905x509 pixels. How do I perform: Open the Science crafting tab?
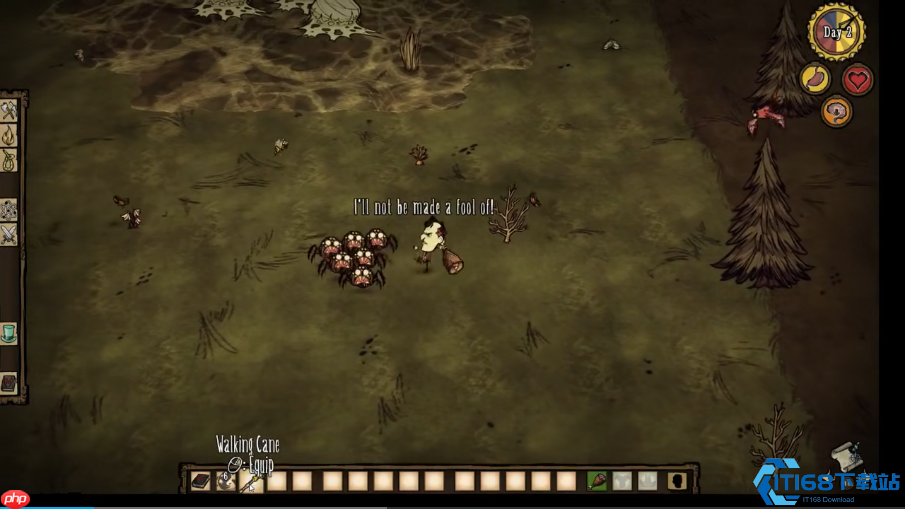pos(9,210)
